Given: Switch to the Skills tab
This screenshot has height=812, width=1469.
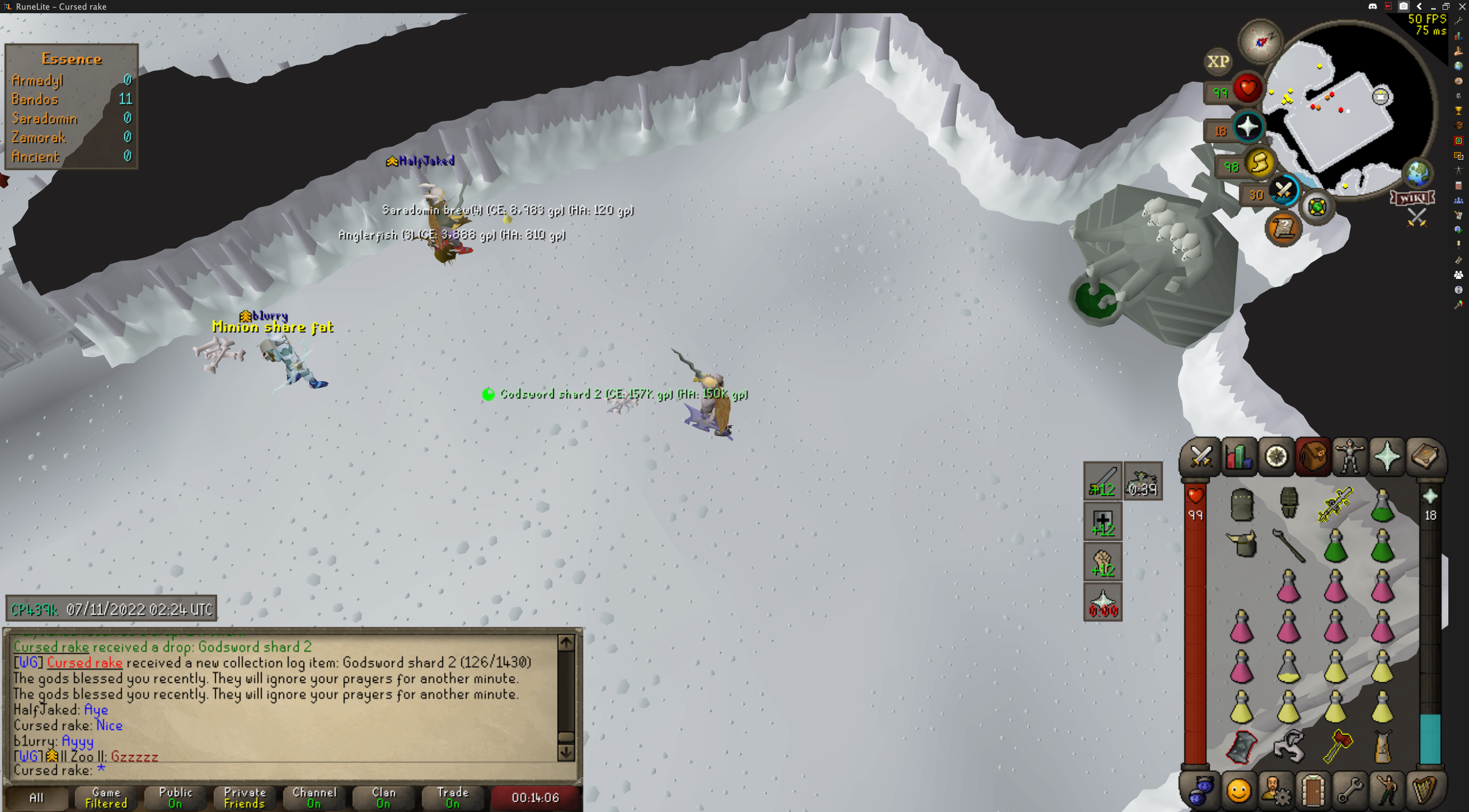Looking at the screenshot, I should pyautogui.click(x=1238, y=457).
